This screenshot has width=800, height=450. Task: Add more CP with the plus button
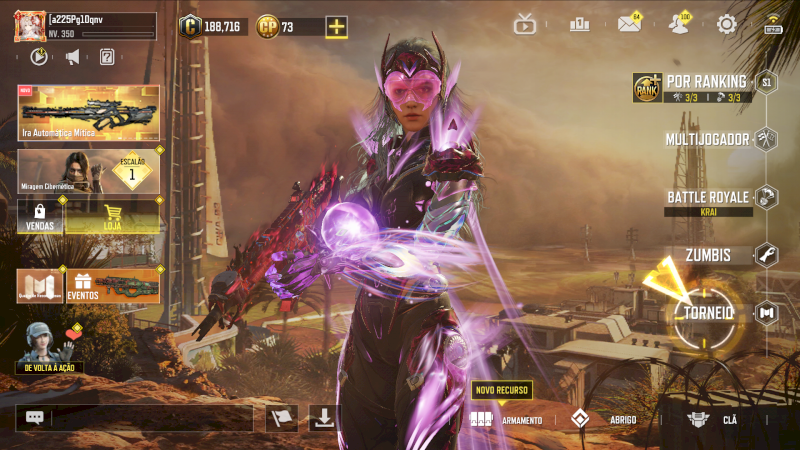point(337,27)
